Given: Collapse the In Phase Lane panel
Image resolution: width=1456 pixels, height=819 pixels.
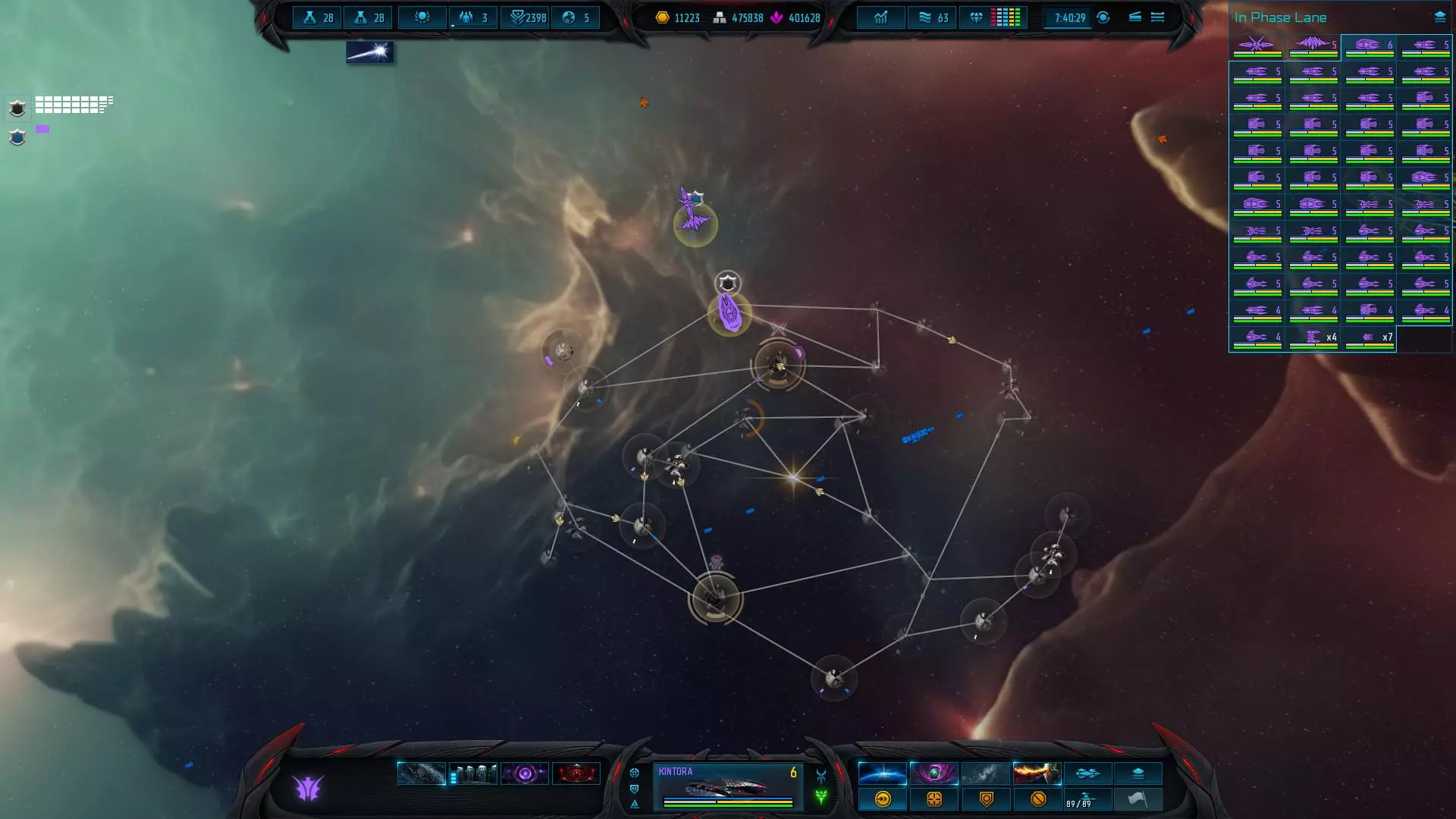Looking at the screenshot, I should click(x=1439, y=17).
